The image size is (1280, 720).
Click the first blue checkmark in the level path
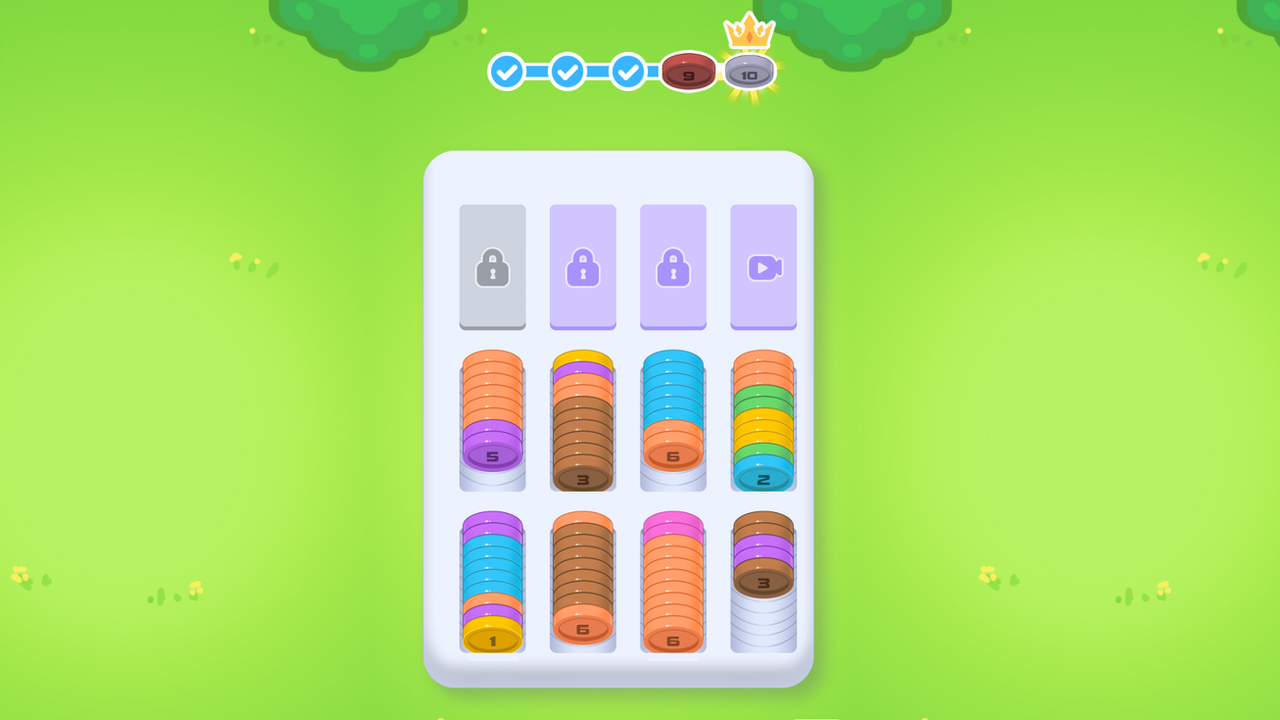507,72
